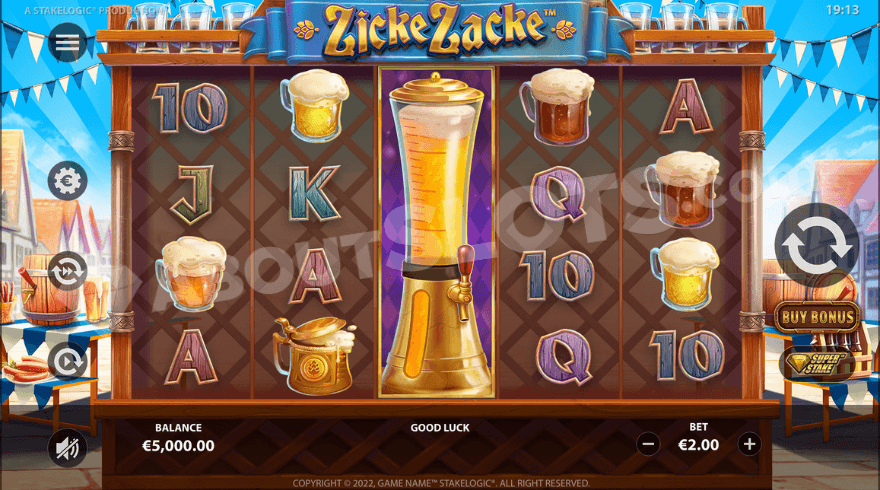Increase the bet amount
The image size is (880, 490).
[x=749, y=444]
